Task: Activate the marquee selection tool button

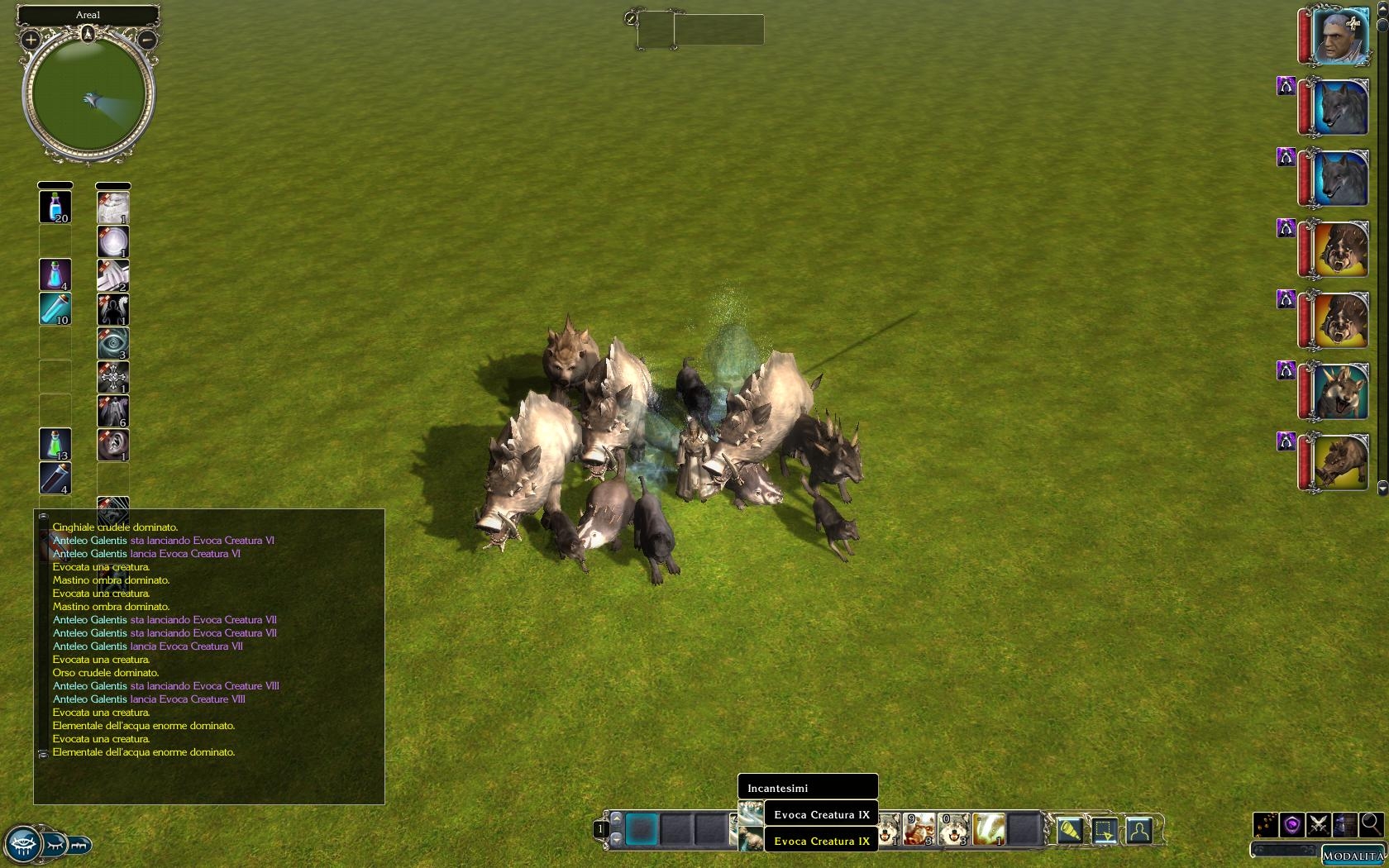Action: pos(1105,829)
